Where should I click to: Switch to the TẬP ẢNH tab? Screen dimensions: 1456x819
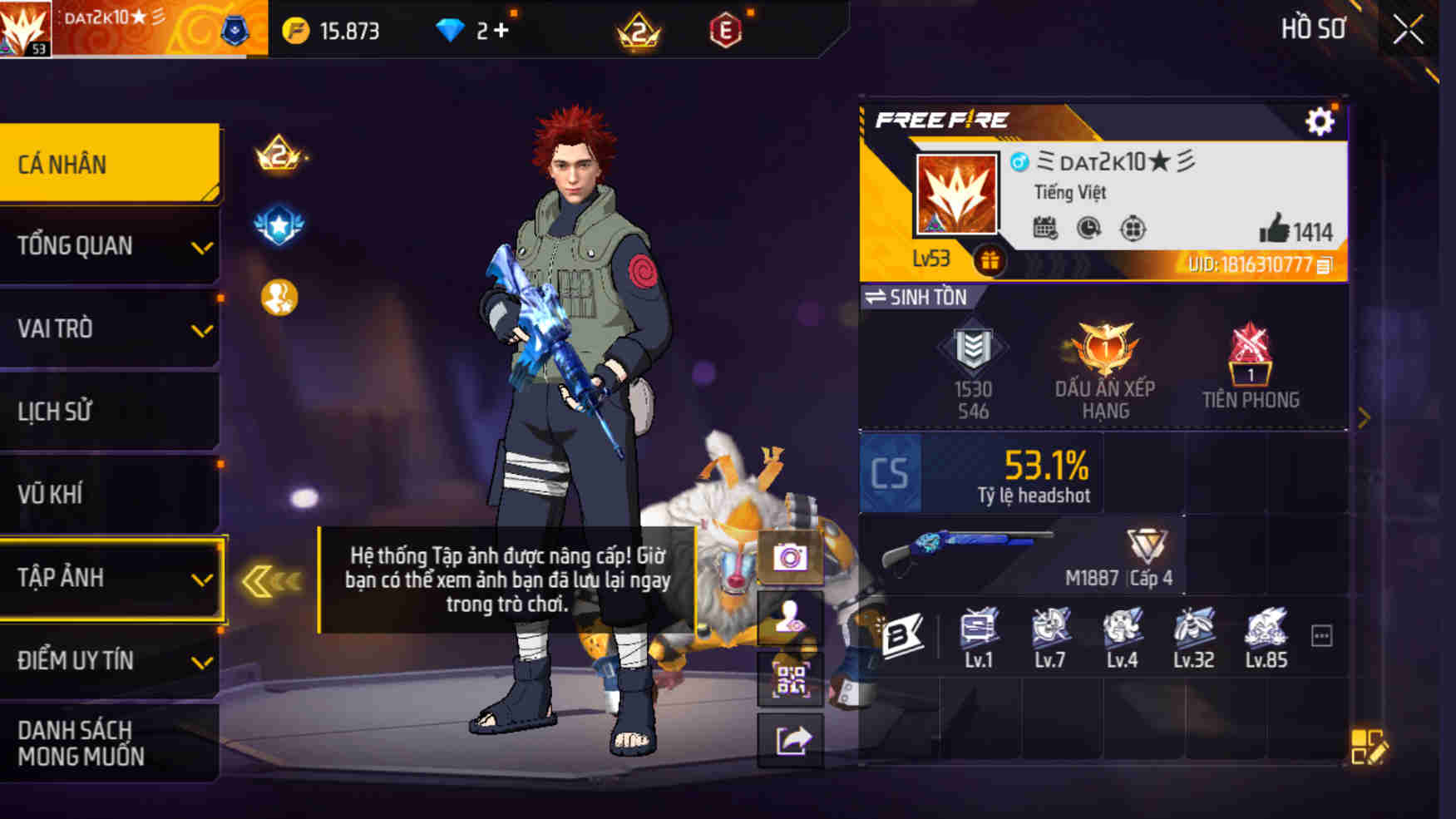(108, 579)
